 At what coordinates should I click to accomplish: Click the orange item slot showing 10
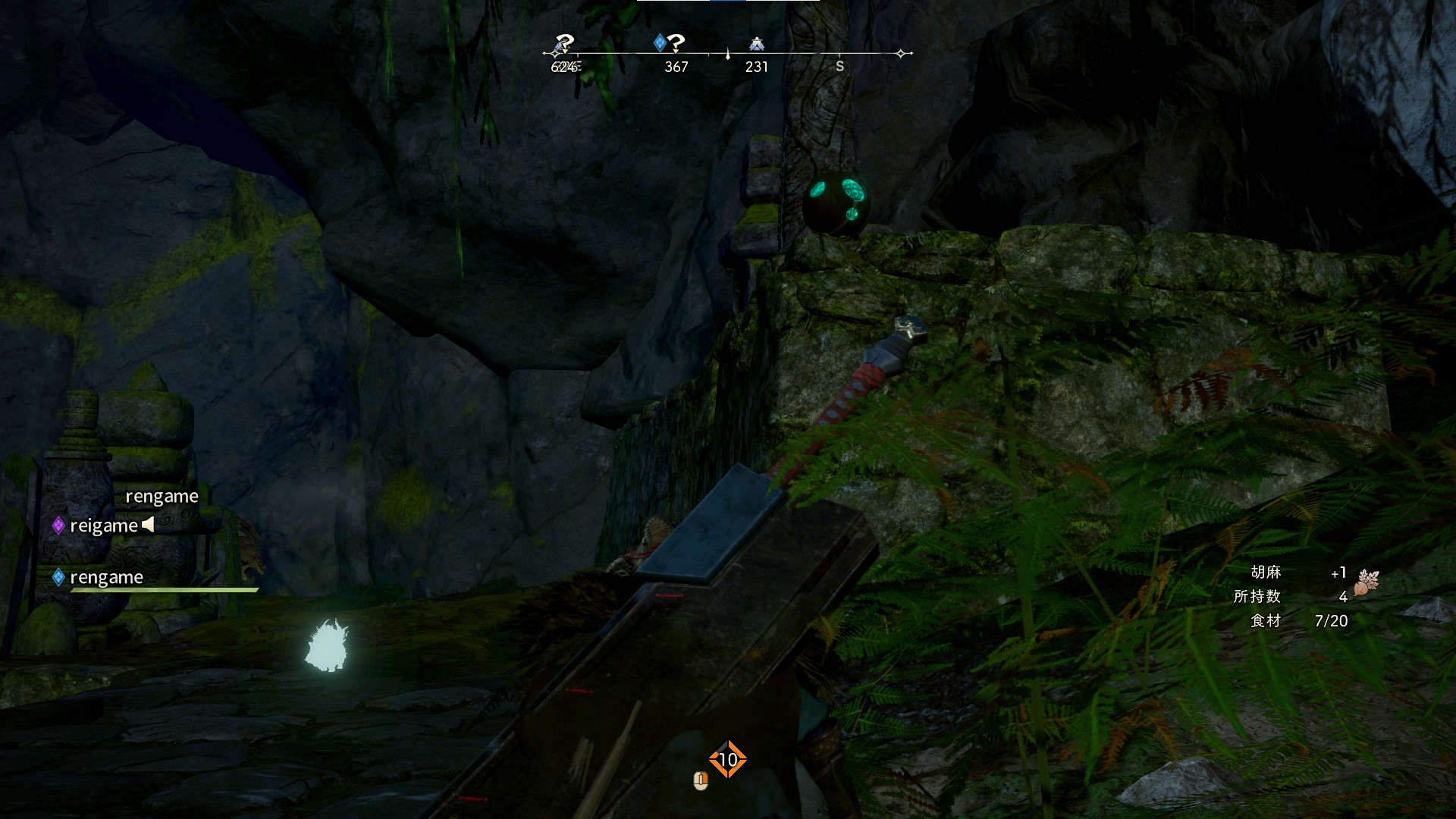tap(727, 759)
